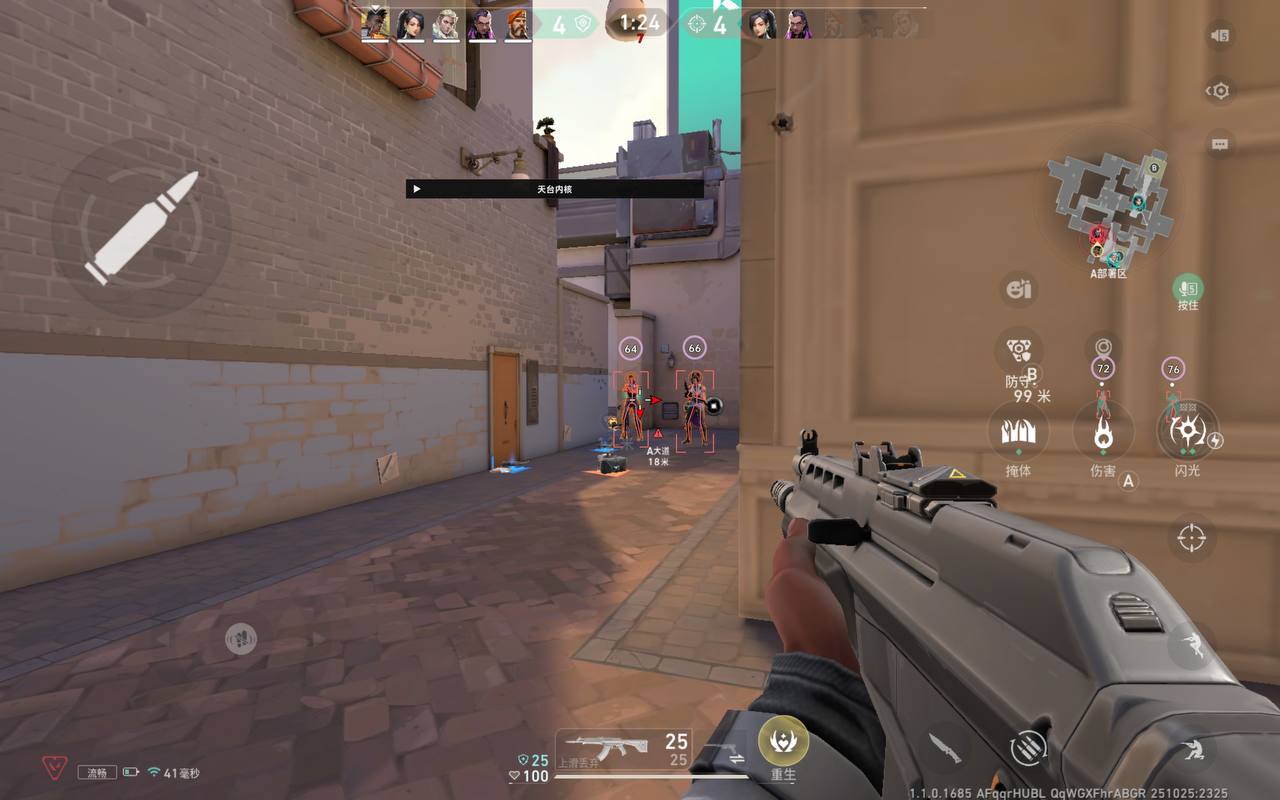Tap the crosshair aim button
Image resolution: width=1280 pixels, height=800 pixels.
tap(1191, 538)
